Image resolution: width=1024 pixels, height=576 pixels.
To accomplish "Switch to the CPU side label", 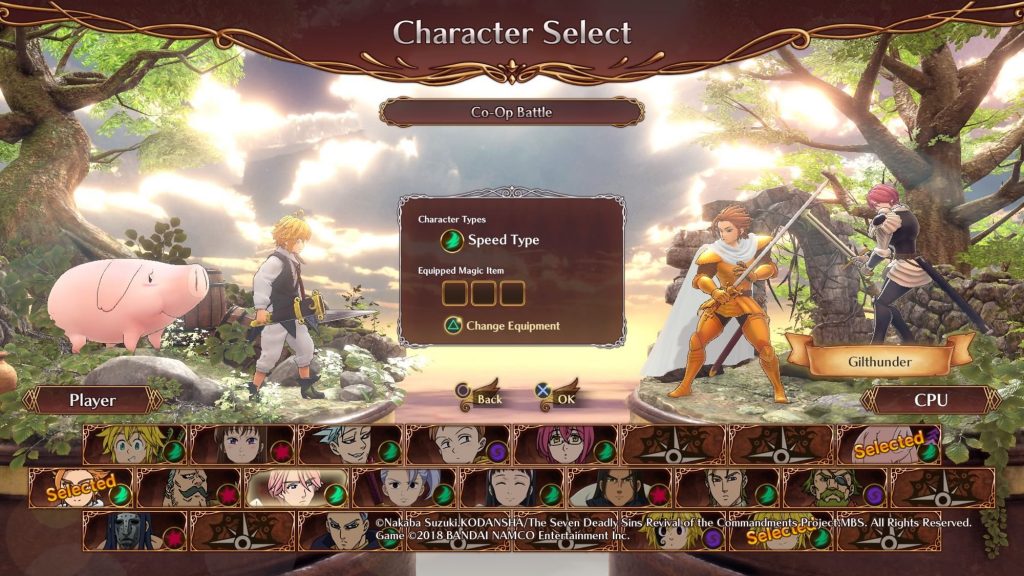I will (930, 400).
